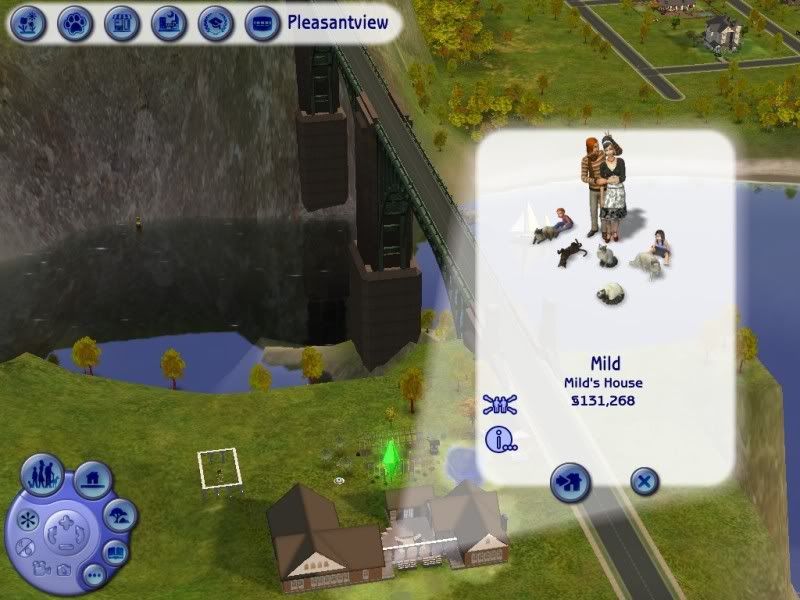The image size is (800, 600).
Task: Go to the shopping district storefront icon
Action: point(121,21)
